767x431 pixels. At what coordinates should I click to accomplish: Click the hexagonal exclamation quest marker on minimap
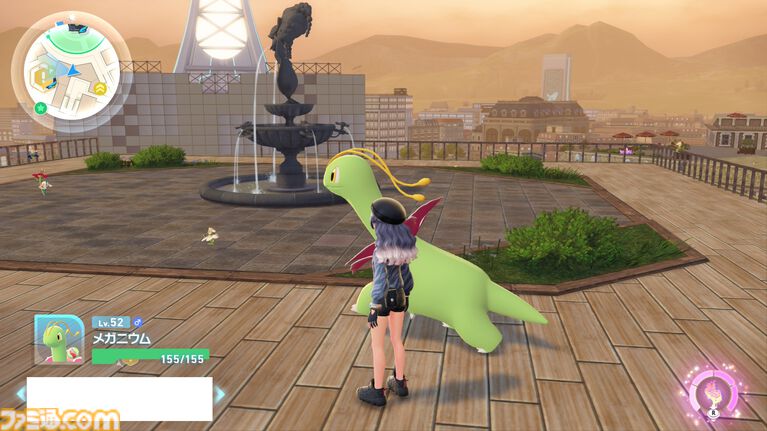coord(42,77)
